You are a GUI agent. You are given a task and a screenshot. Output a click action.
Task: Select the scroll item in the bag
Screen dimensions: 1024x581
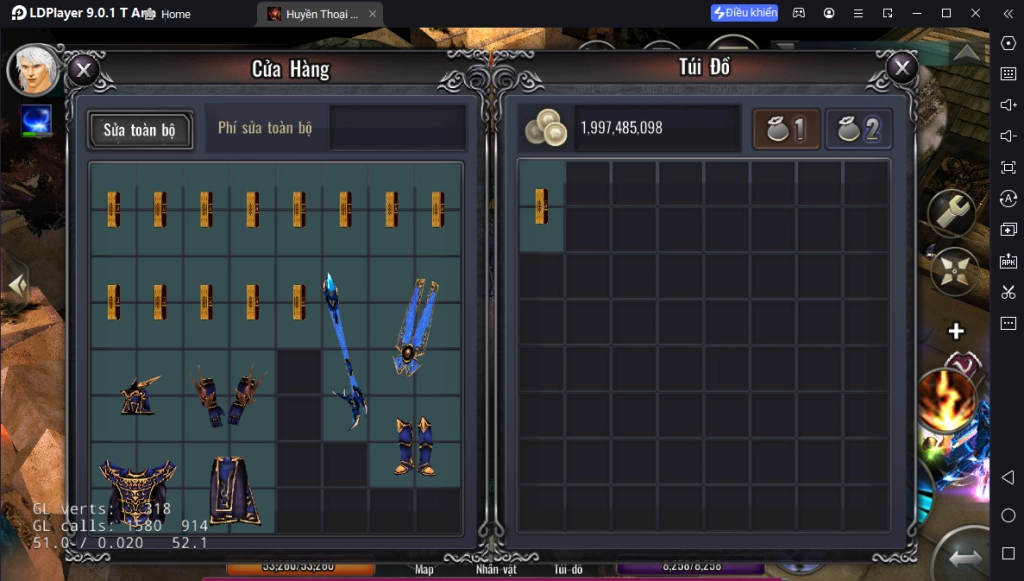pyautogui.click(x=542, y=205)
